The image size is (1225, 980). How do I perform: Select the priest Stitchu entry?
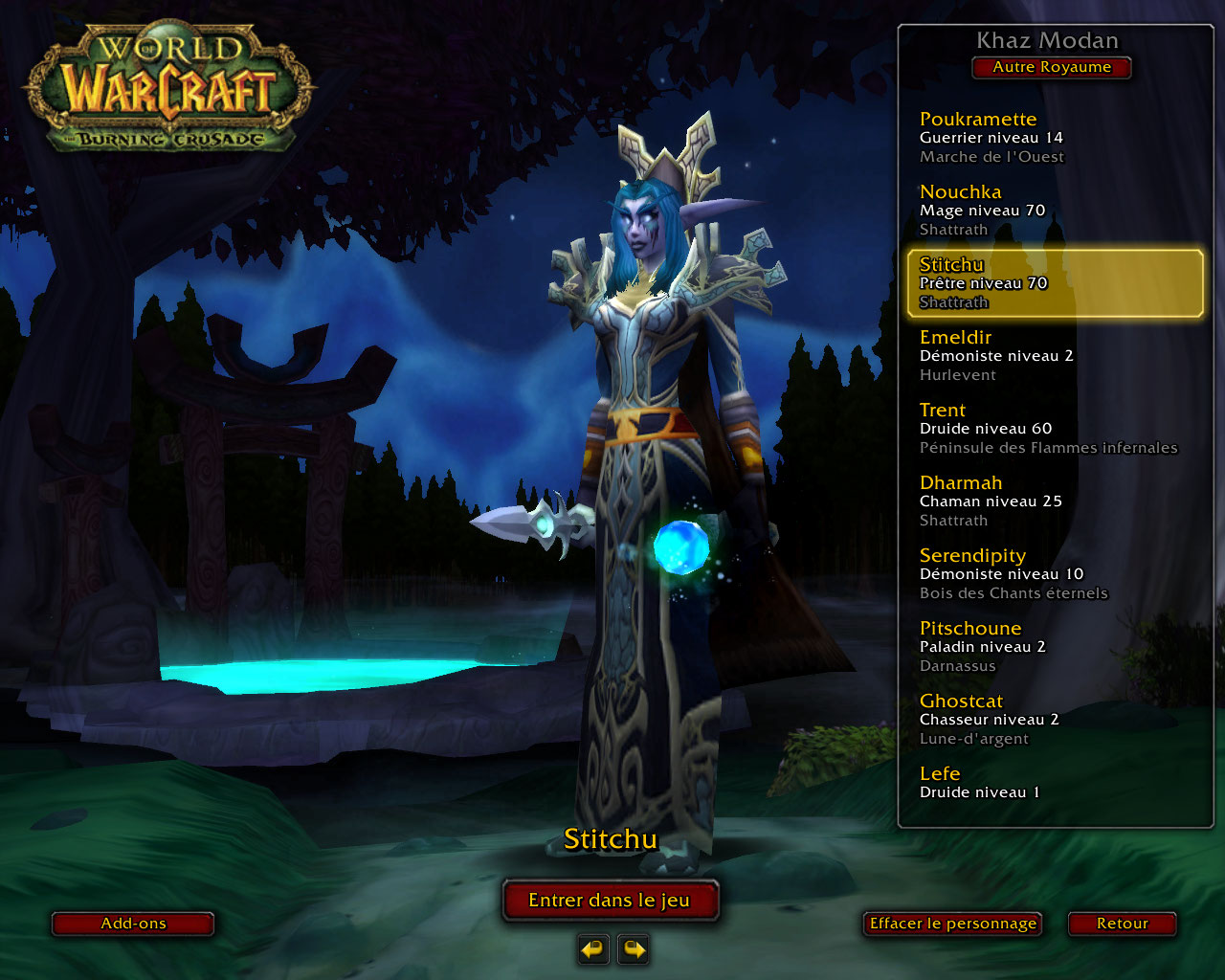(1053, 283)
